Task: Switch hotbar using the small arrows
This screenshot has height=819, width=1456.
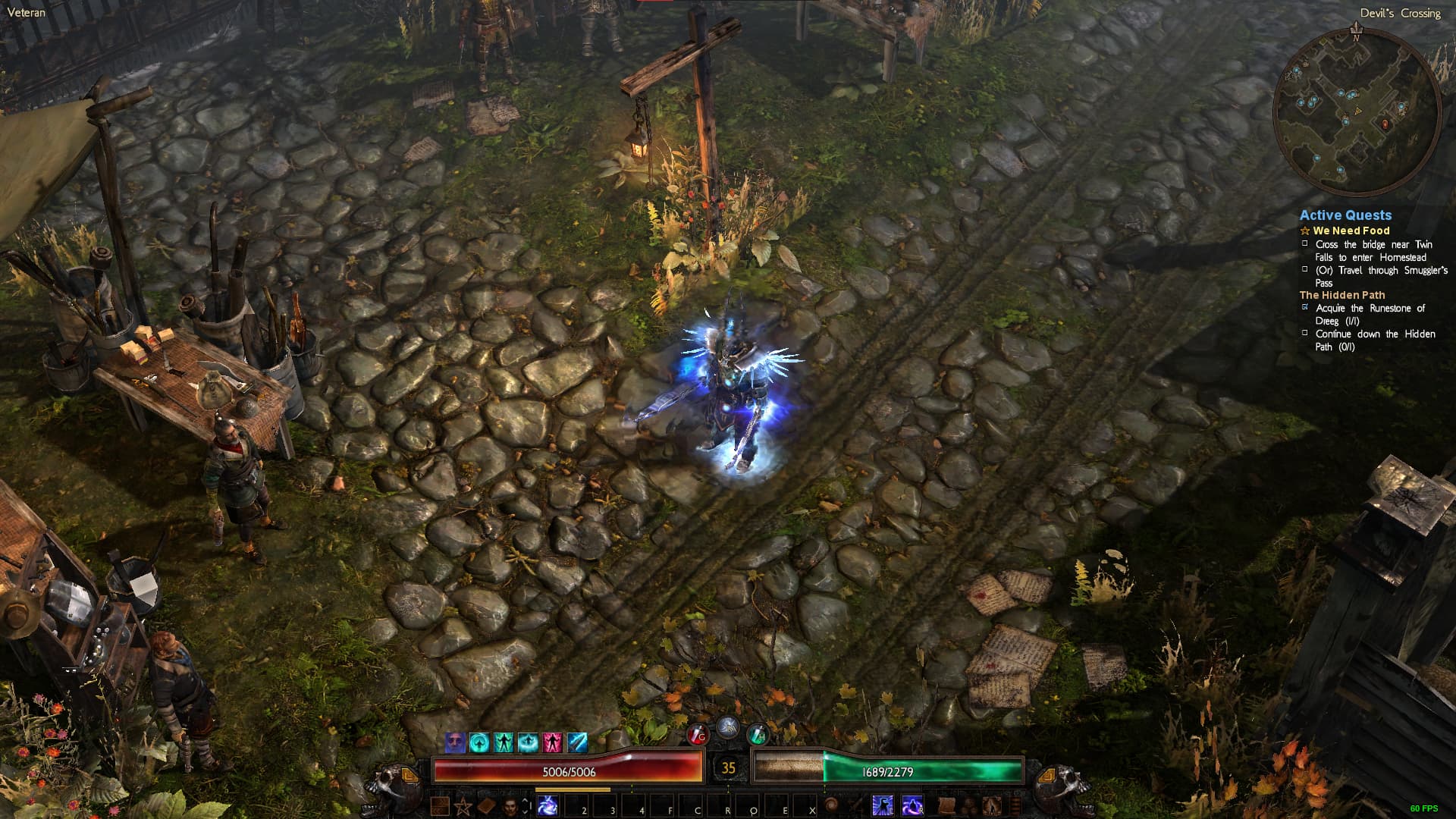Action: tap(526, 805)
